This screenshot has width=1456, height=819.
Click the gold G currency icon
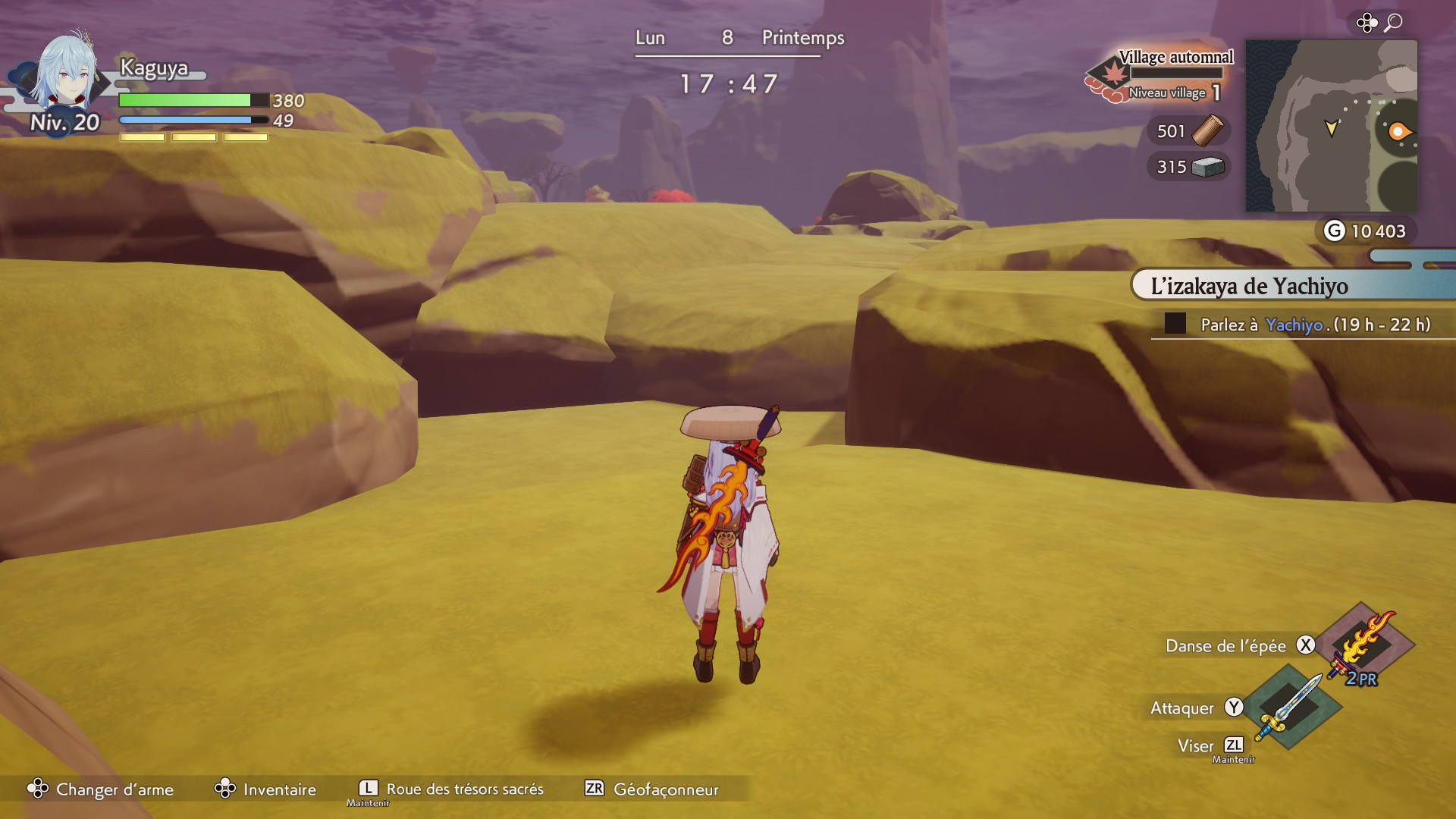coord(1334,231)
